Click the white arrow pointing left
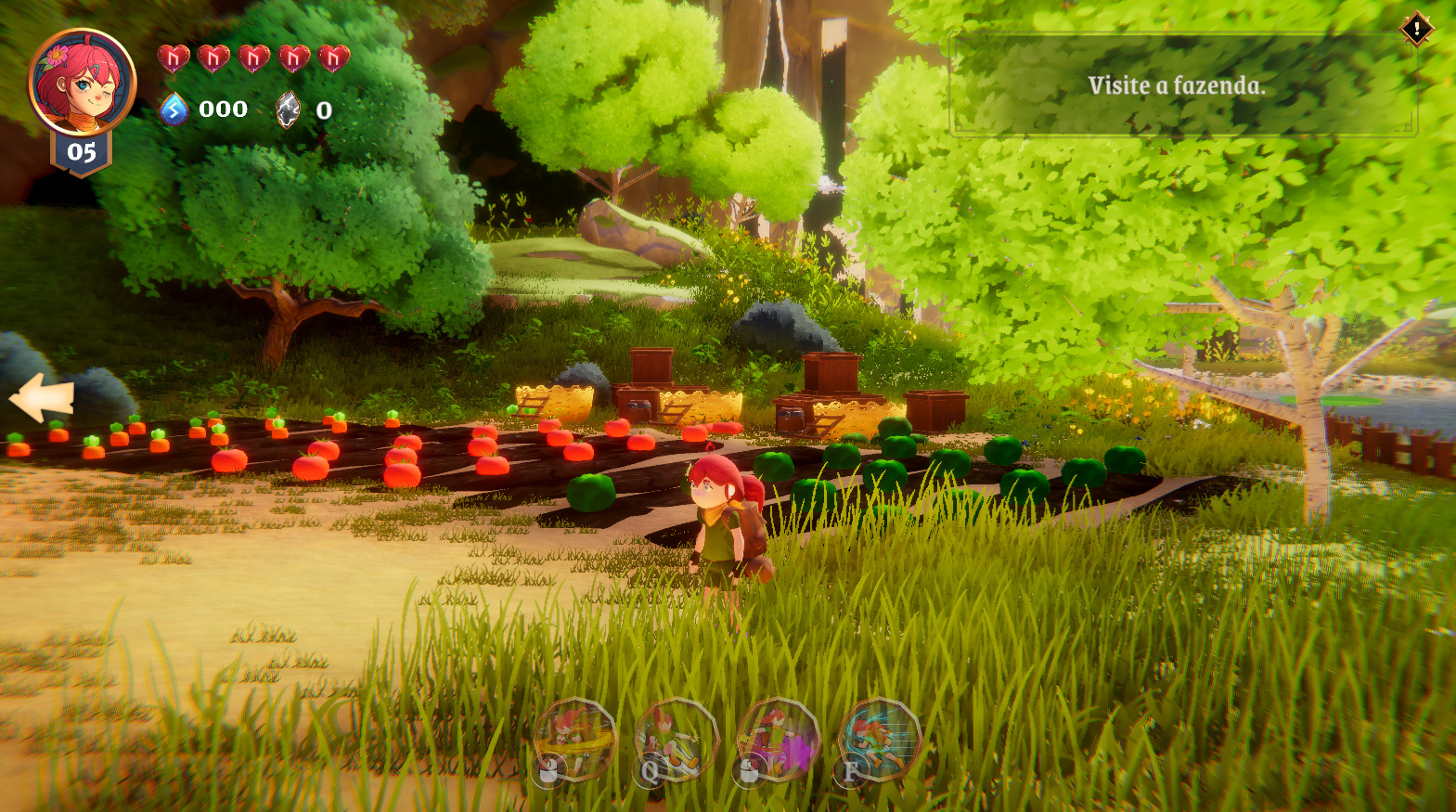The height and width of the screenshot is (812, 1456). (x=42, y=397)
